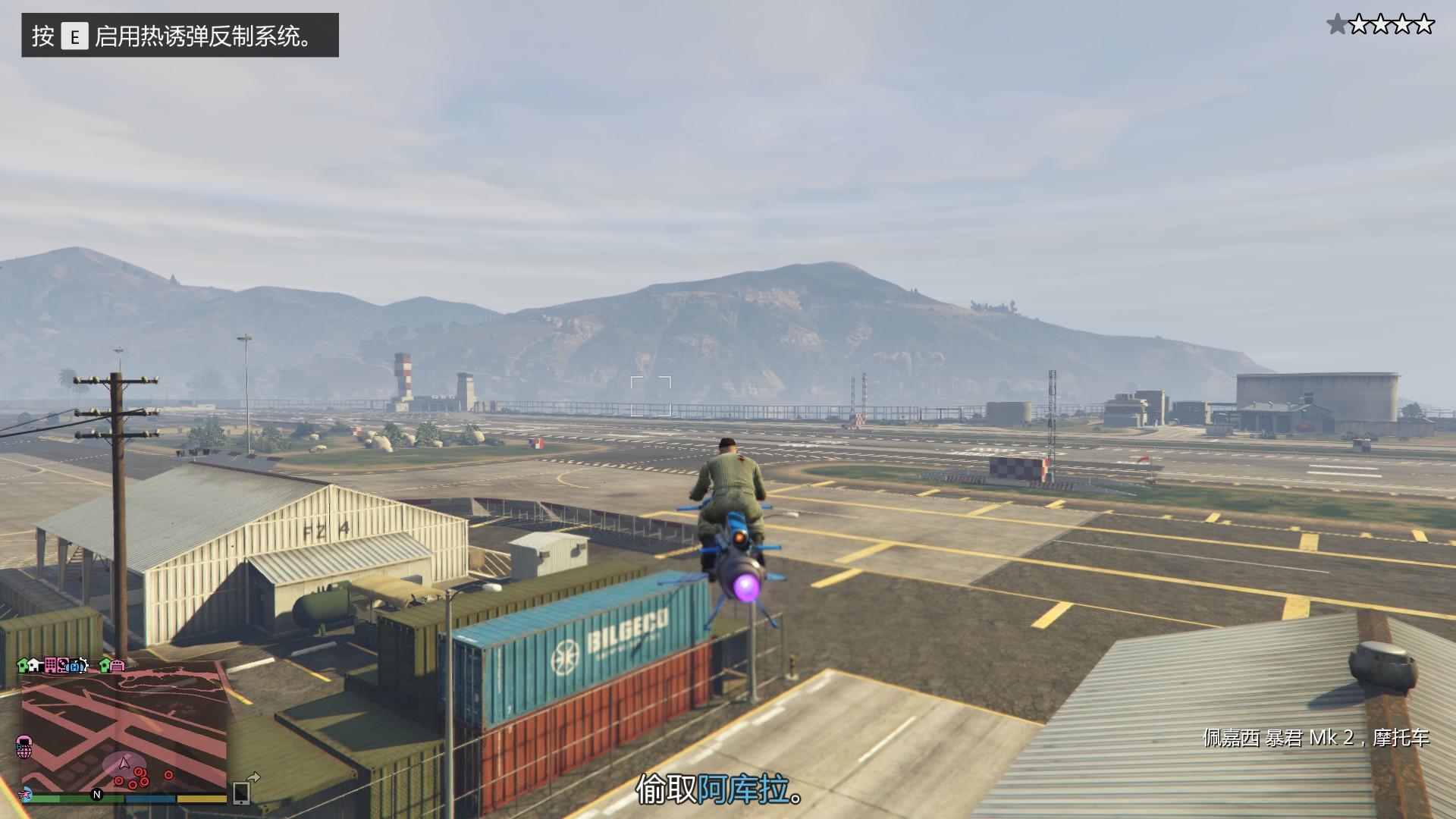1456x819 pixels.
Task: Click the blue armor bar segment
Action: (x=150, y=798)
